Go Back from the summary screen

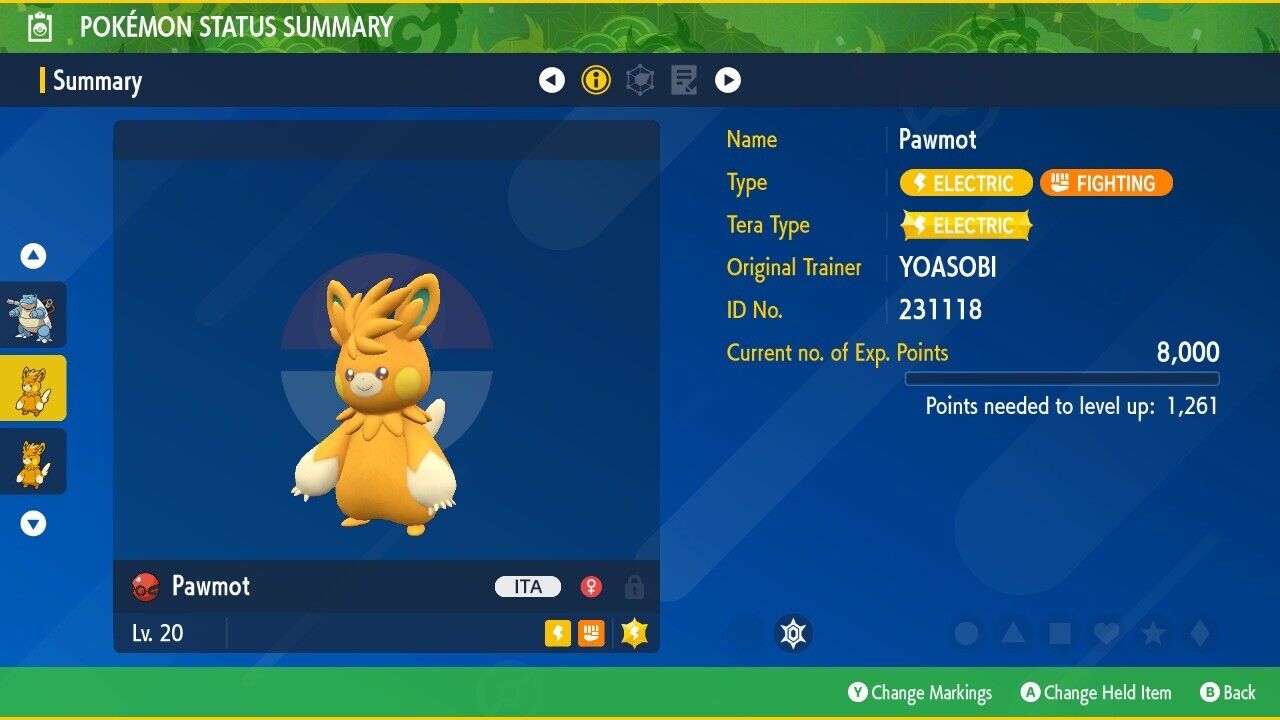pyautogui.click(x=1227, y=693)
